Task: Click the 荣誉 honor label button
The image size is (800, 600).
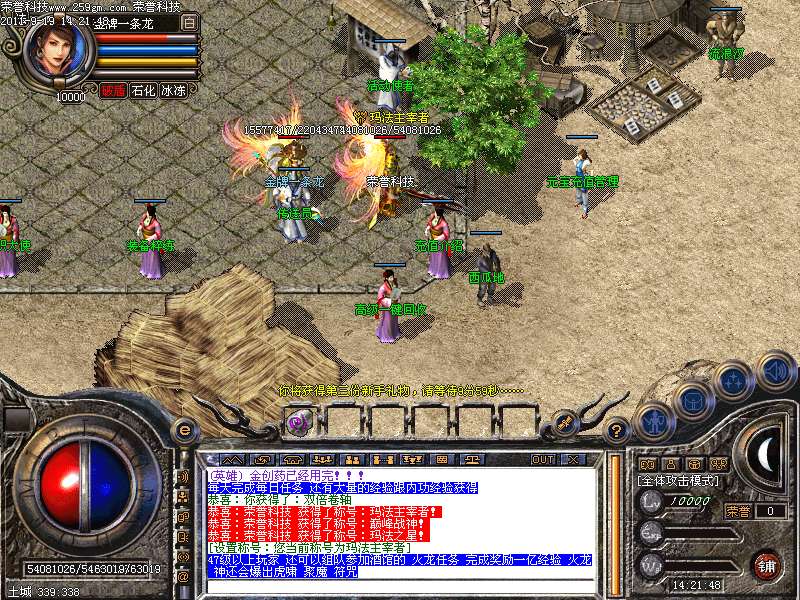Action: pos(738,511)
